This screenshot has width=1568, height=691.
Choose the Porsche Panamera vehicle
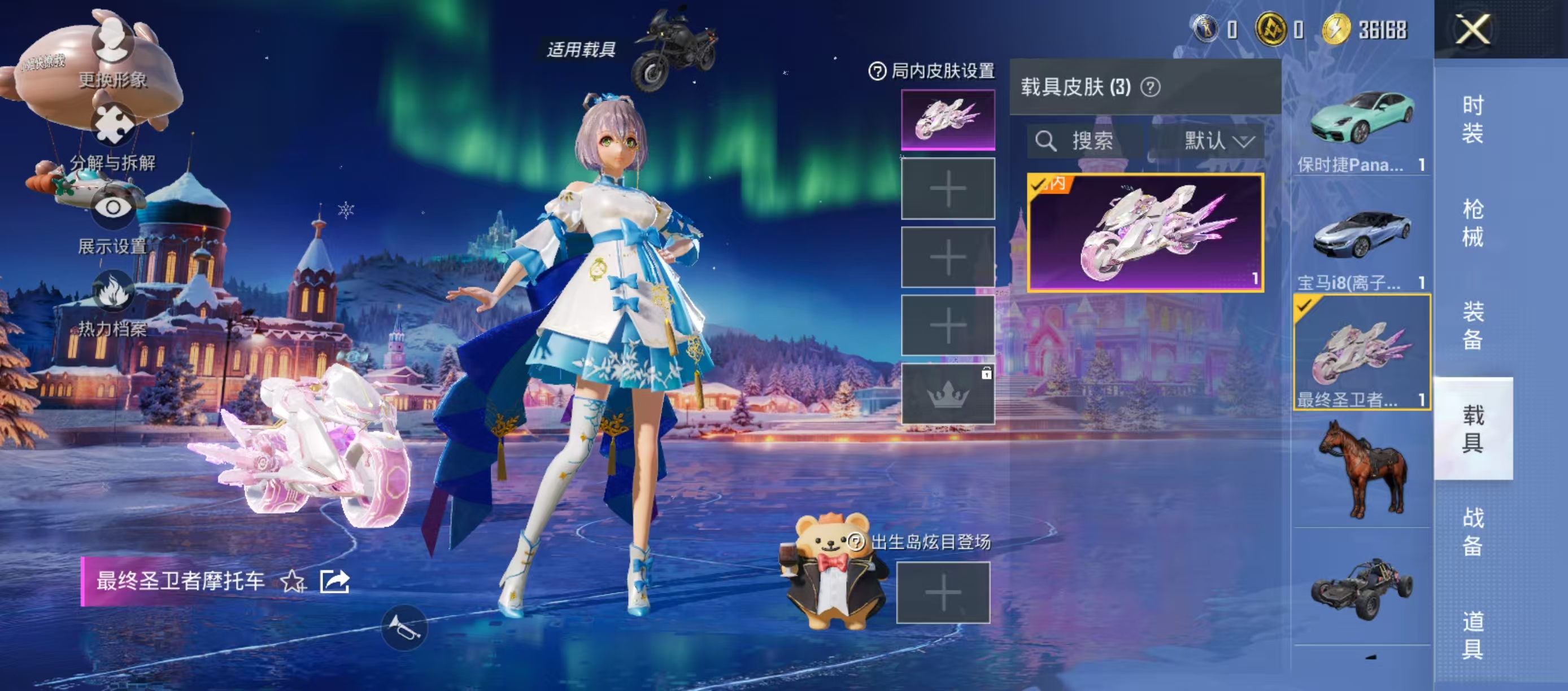[x=1362, y=126]
